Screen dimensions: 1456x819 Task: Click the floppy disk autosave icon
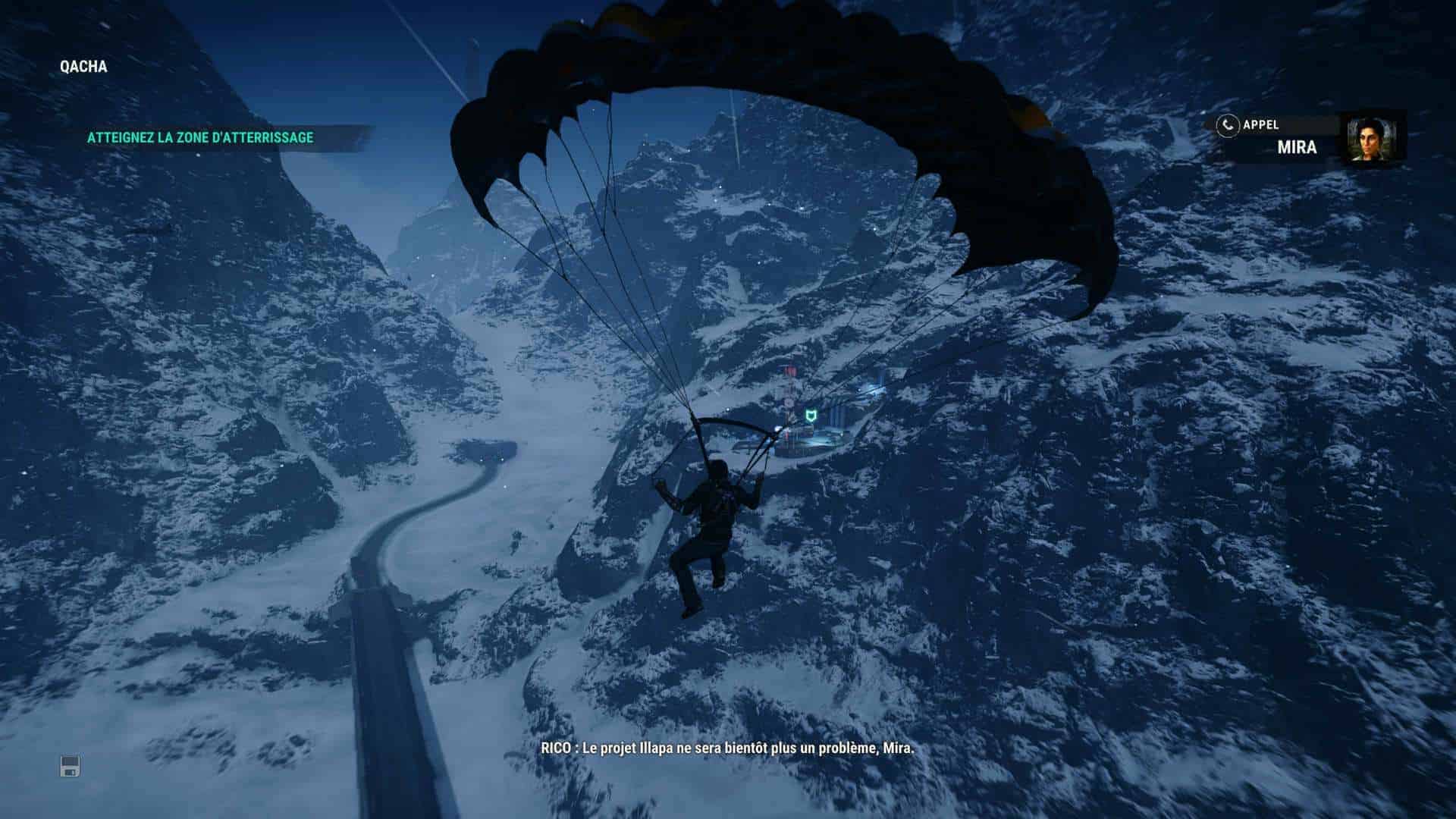(x=70, y=767)
